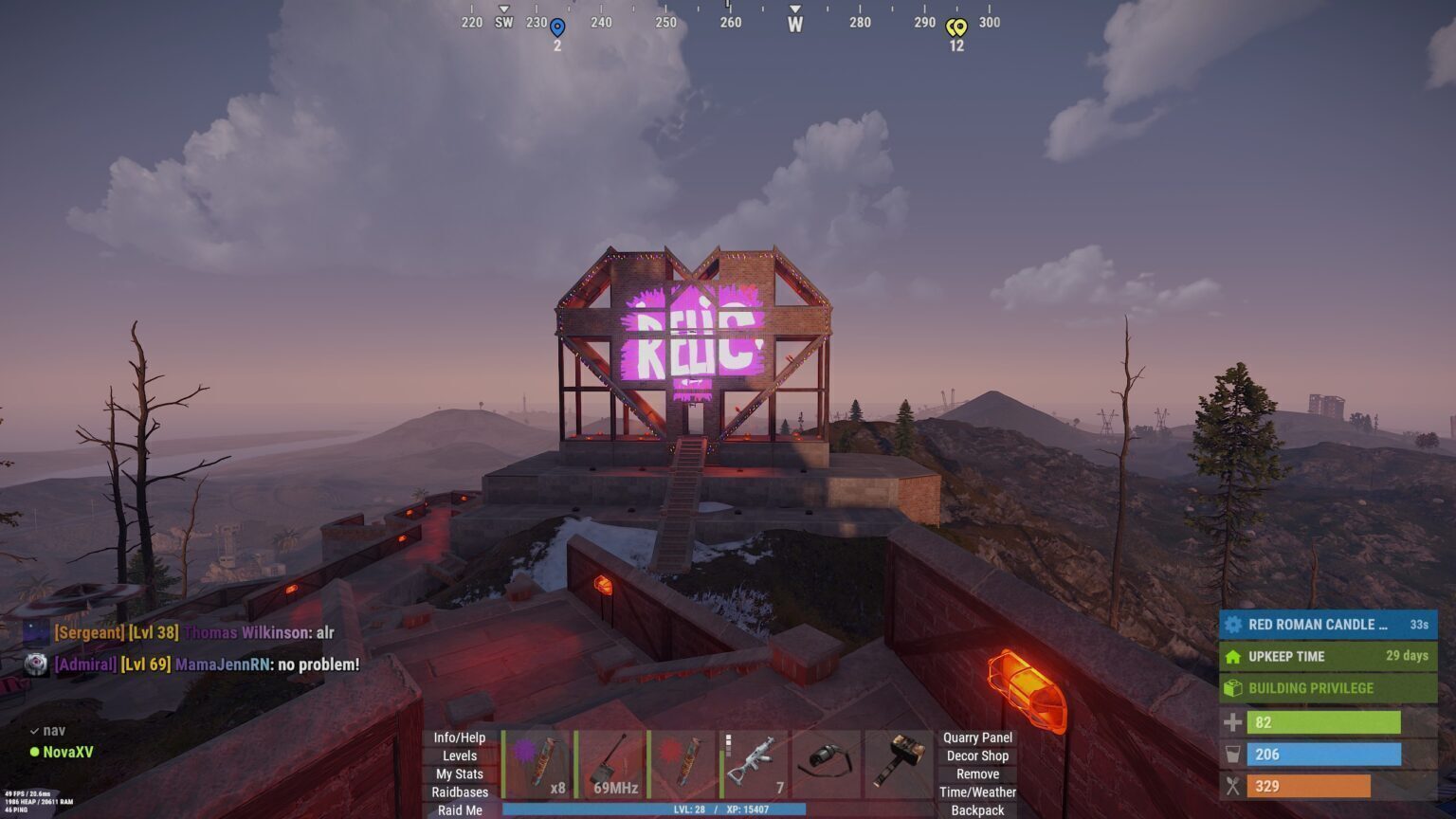This screenshot has height=819, width=1456.
Task: Select the binoculars hotbar slot
Action: [827, 764]
